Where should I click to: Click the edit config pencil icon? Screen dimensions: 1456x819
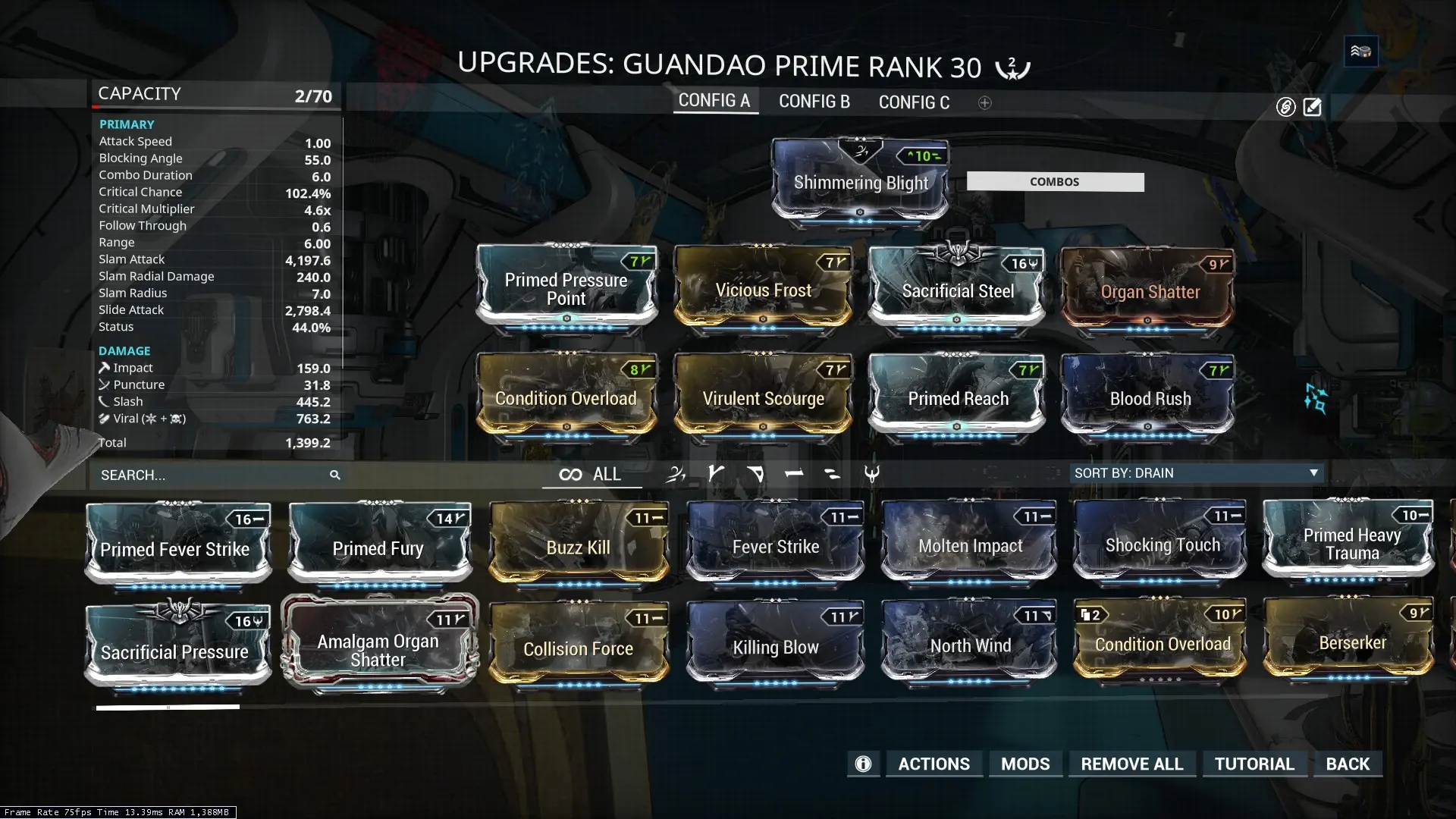[1312, 107]
